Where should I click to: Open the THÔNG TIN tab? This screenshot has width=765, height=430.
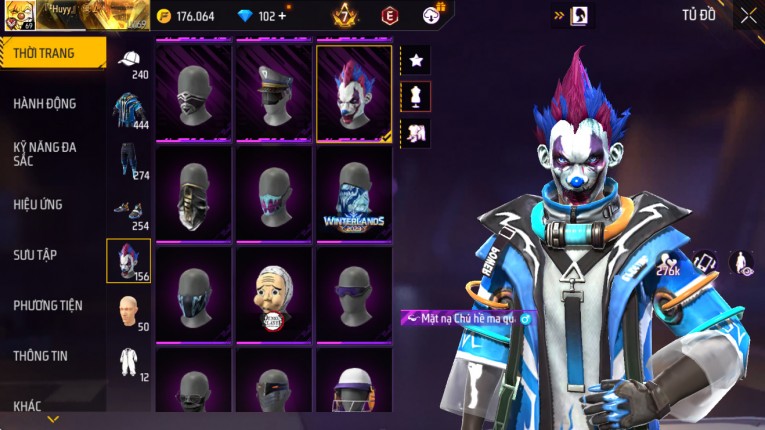(x=41, y=355)
